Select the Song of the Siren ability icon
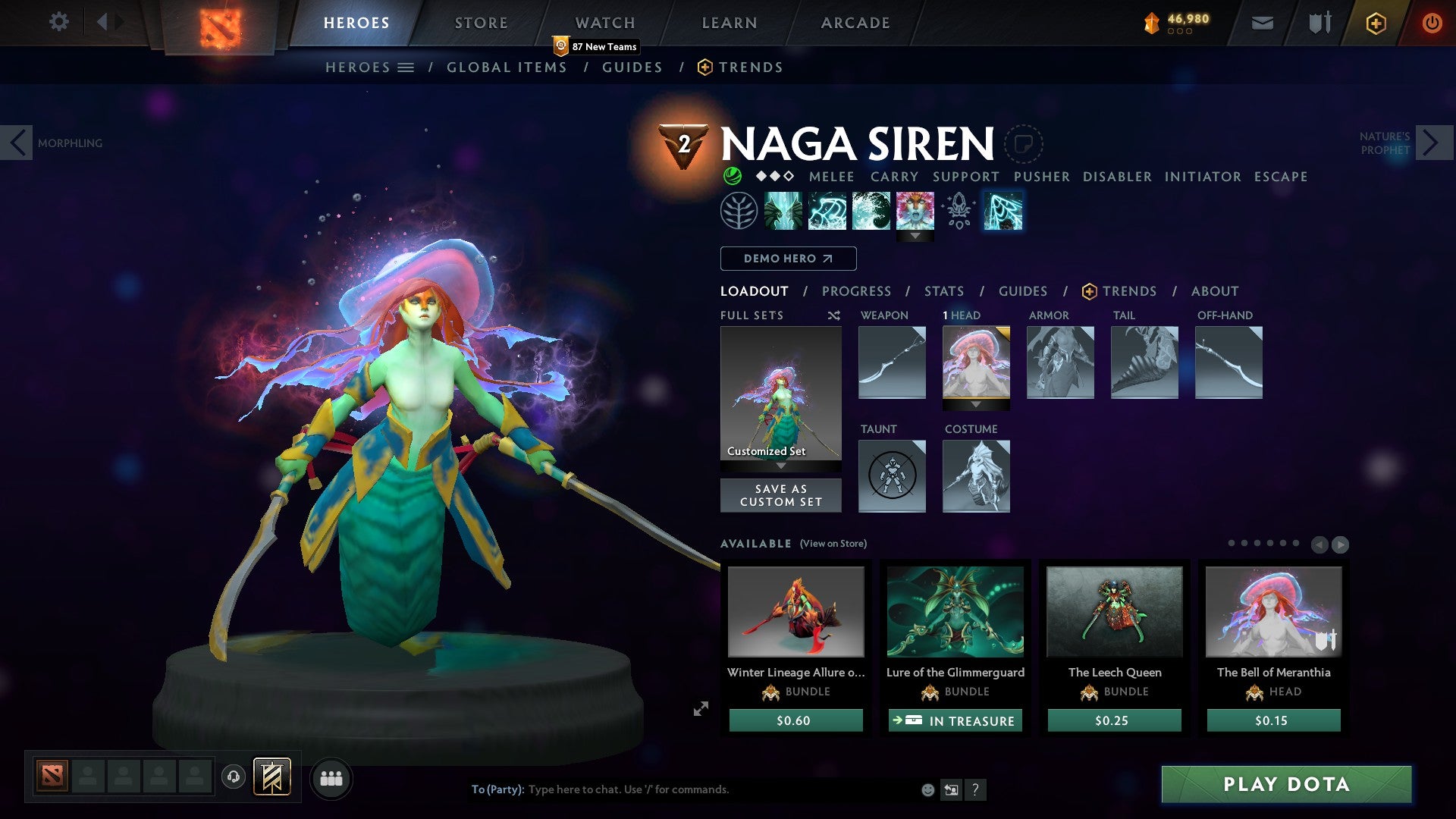 (917, 212)
